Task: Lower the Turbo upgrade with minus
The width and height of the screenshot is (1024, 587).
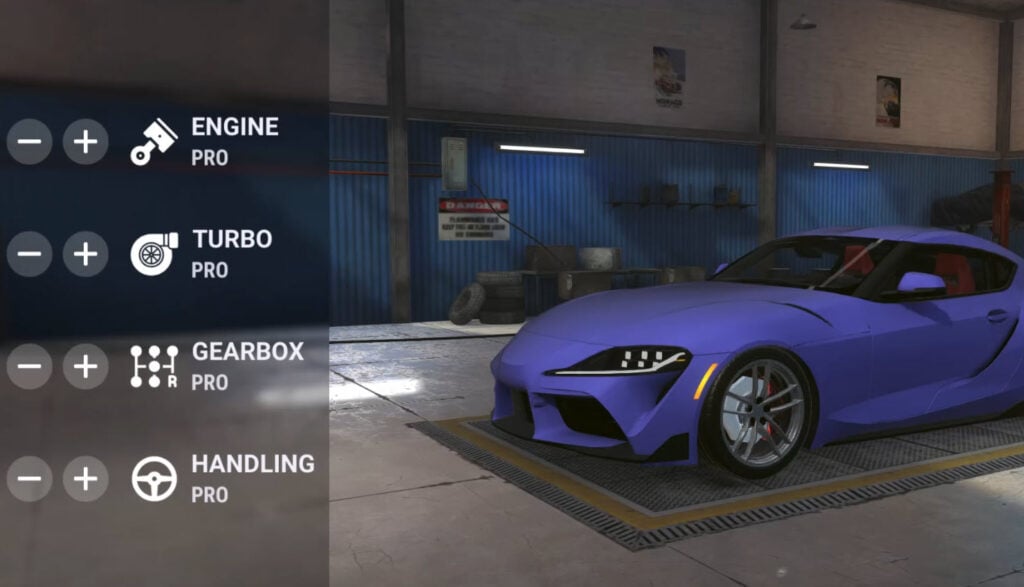Action: [x=29, y=254]
